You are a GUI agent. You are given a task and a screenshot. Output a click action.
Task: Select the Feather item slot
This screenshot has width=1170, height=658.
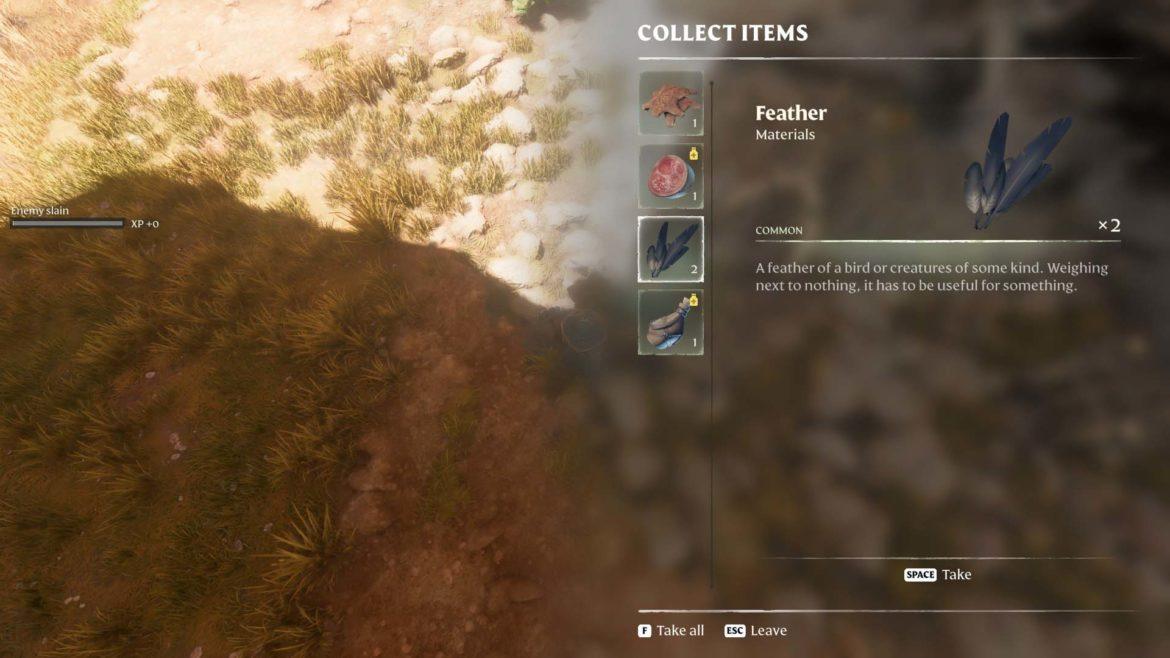(670, 249)
